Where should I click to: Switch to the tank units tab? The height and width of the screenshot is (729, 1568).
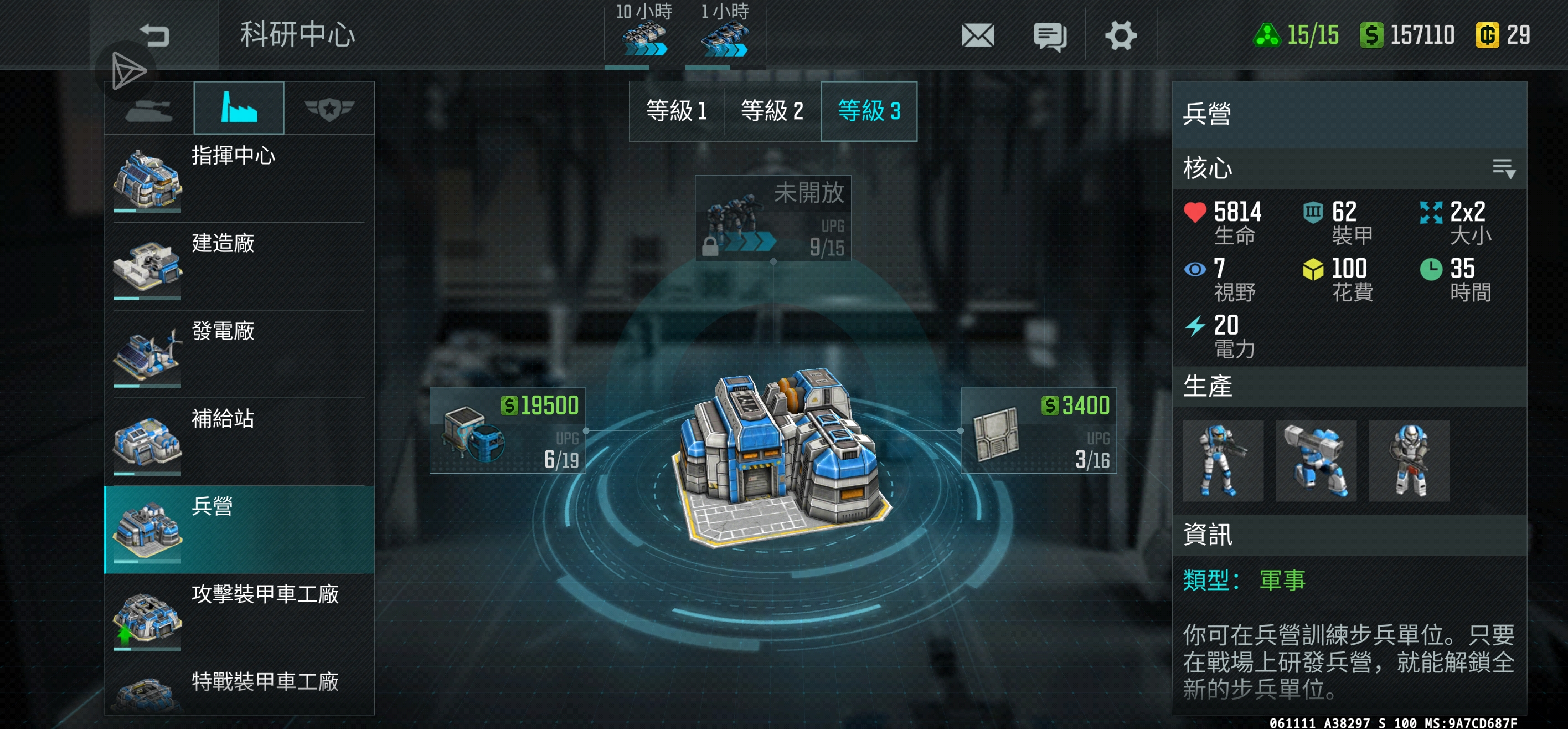point(148,109)
